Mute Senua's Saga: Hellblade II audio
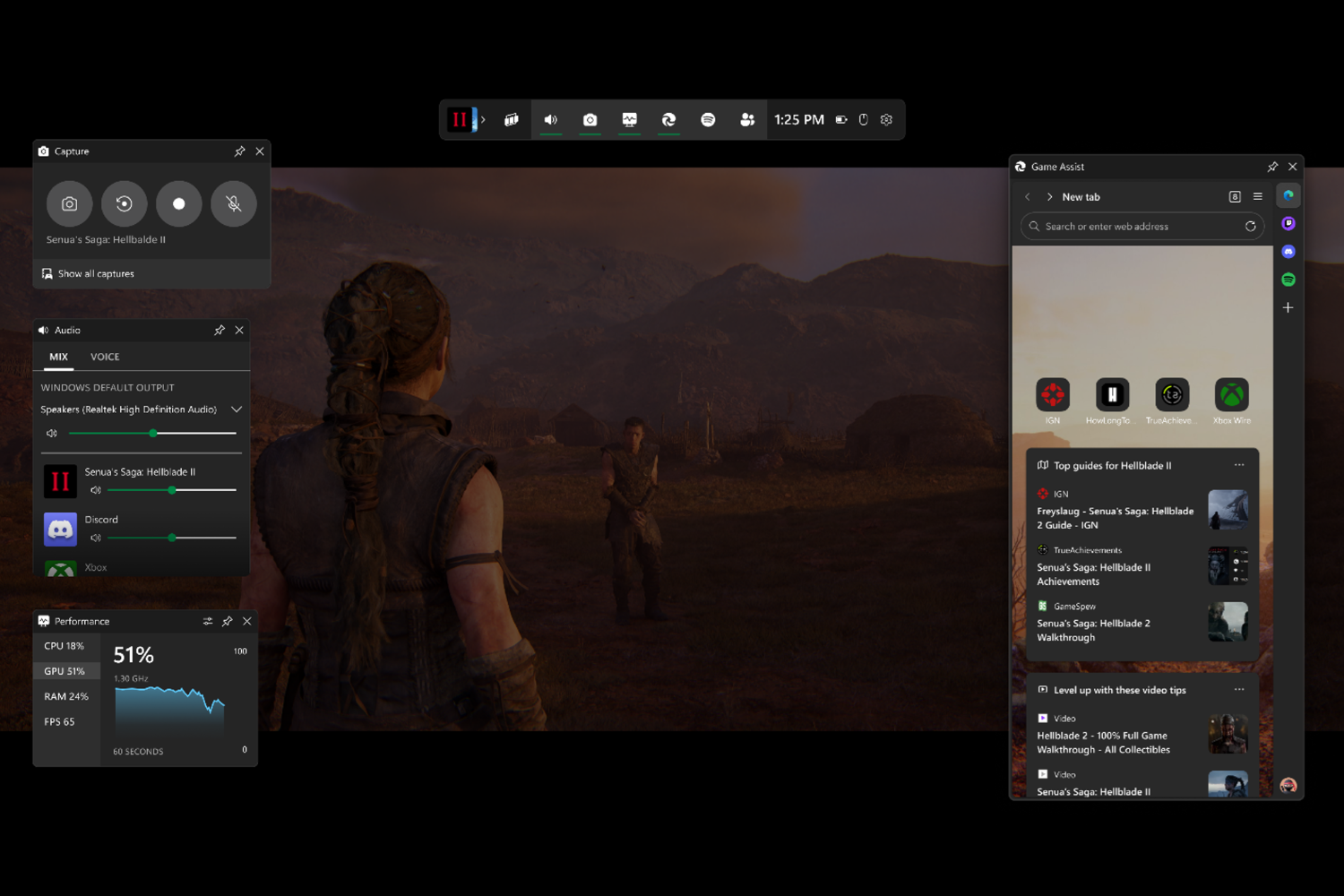Image resolution: width=1344 pixels, height=896 pixels. 96,490
